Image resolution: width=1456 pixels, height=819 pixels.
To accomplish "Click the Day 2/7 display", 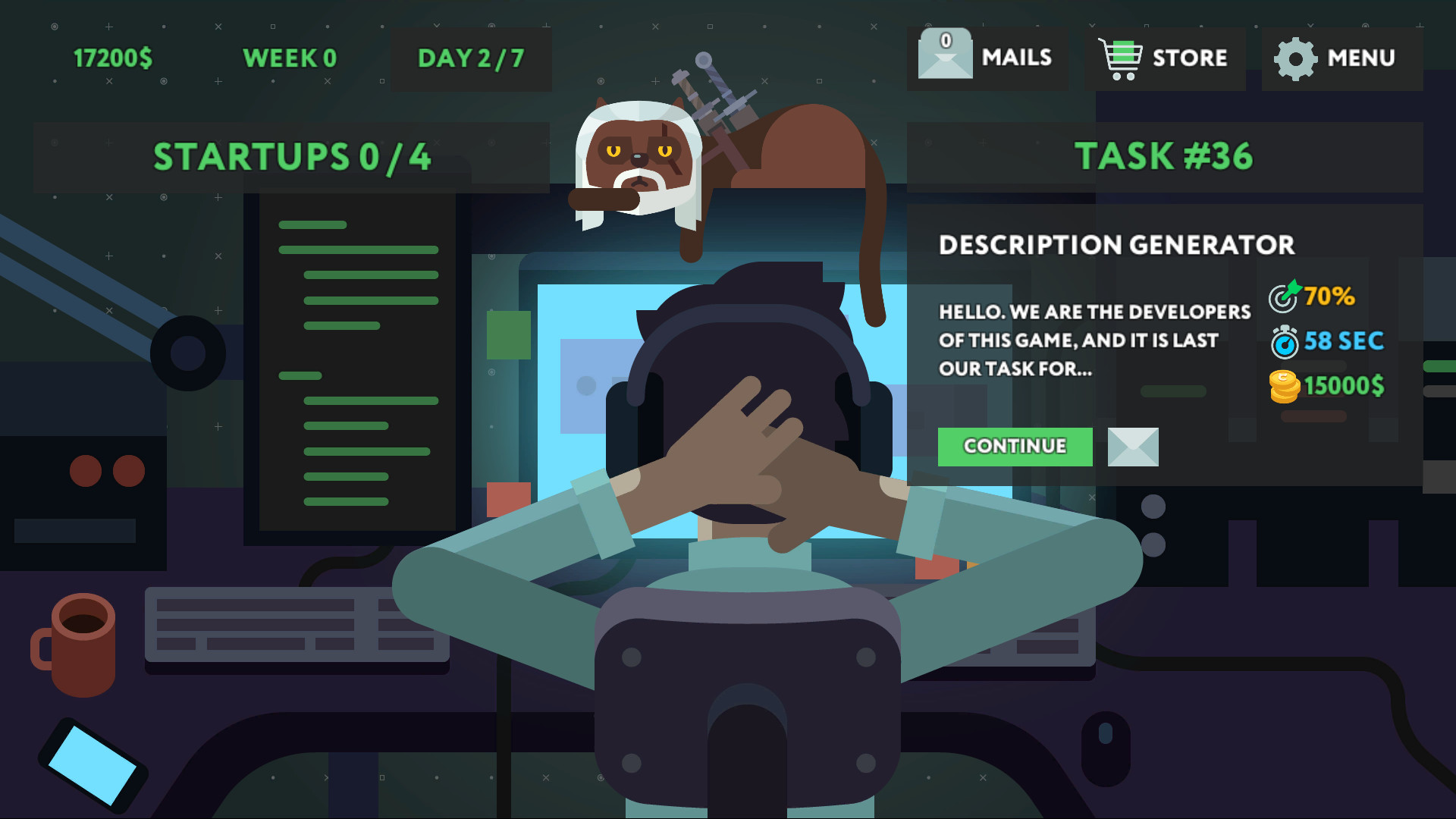I will (x=470, y=58).
